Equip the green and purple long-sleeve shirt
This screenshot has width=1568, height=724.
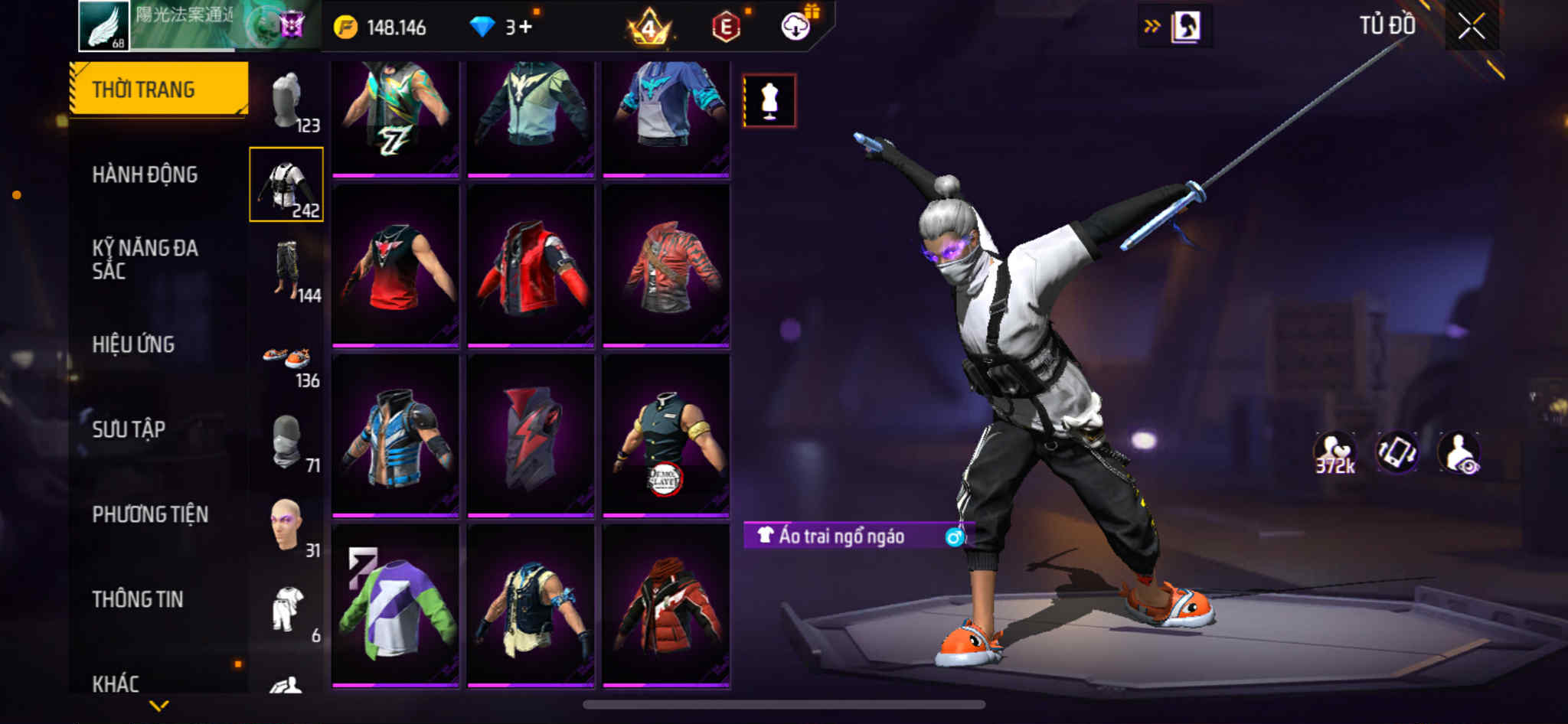(395, 606)
